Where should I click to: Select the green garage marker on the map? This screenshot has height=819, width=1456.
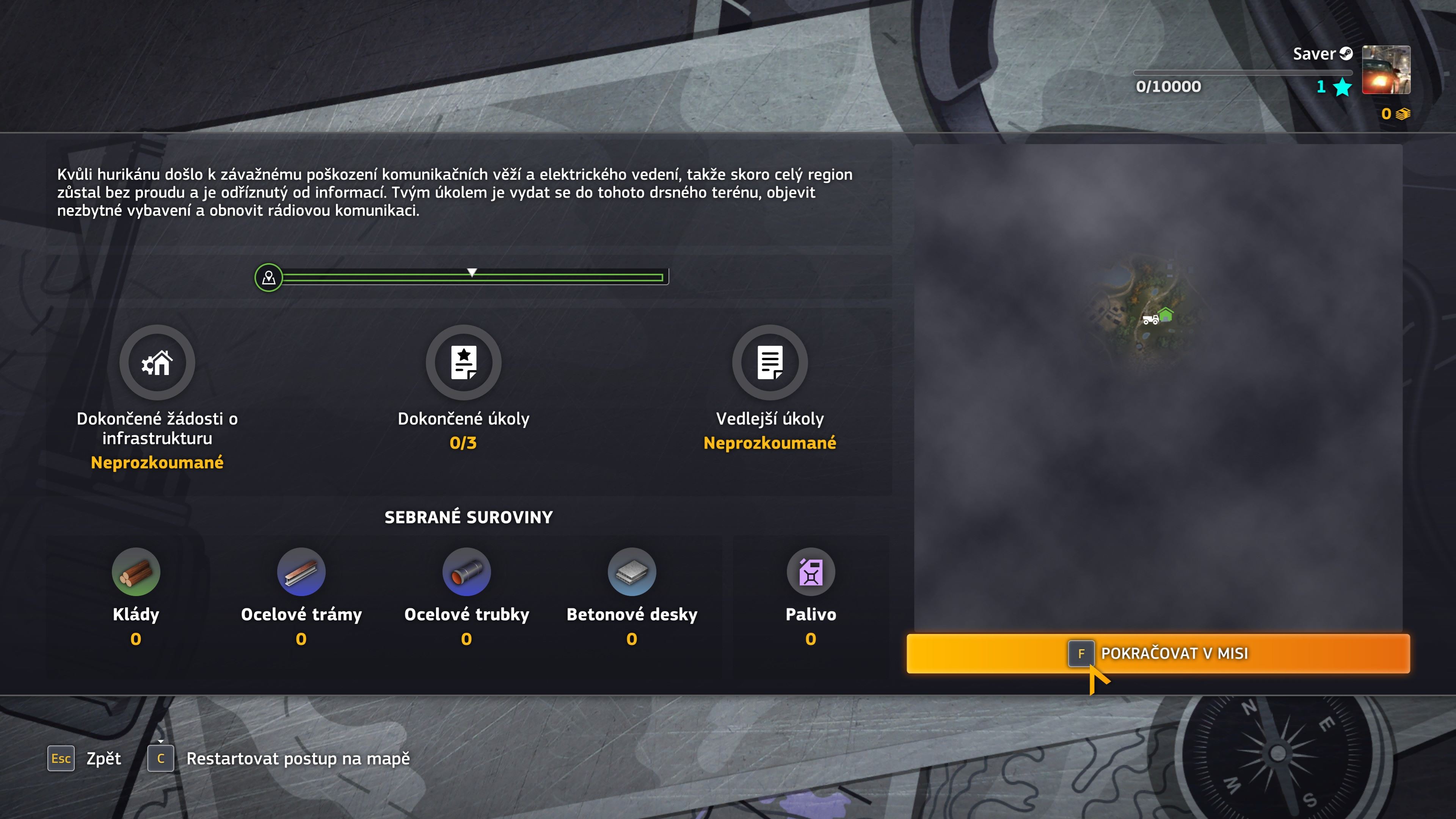click(1166, 314)
